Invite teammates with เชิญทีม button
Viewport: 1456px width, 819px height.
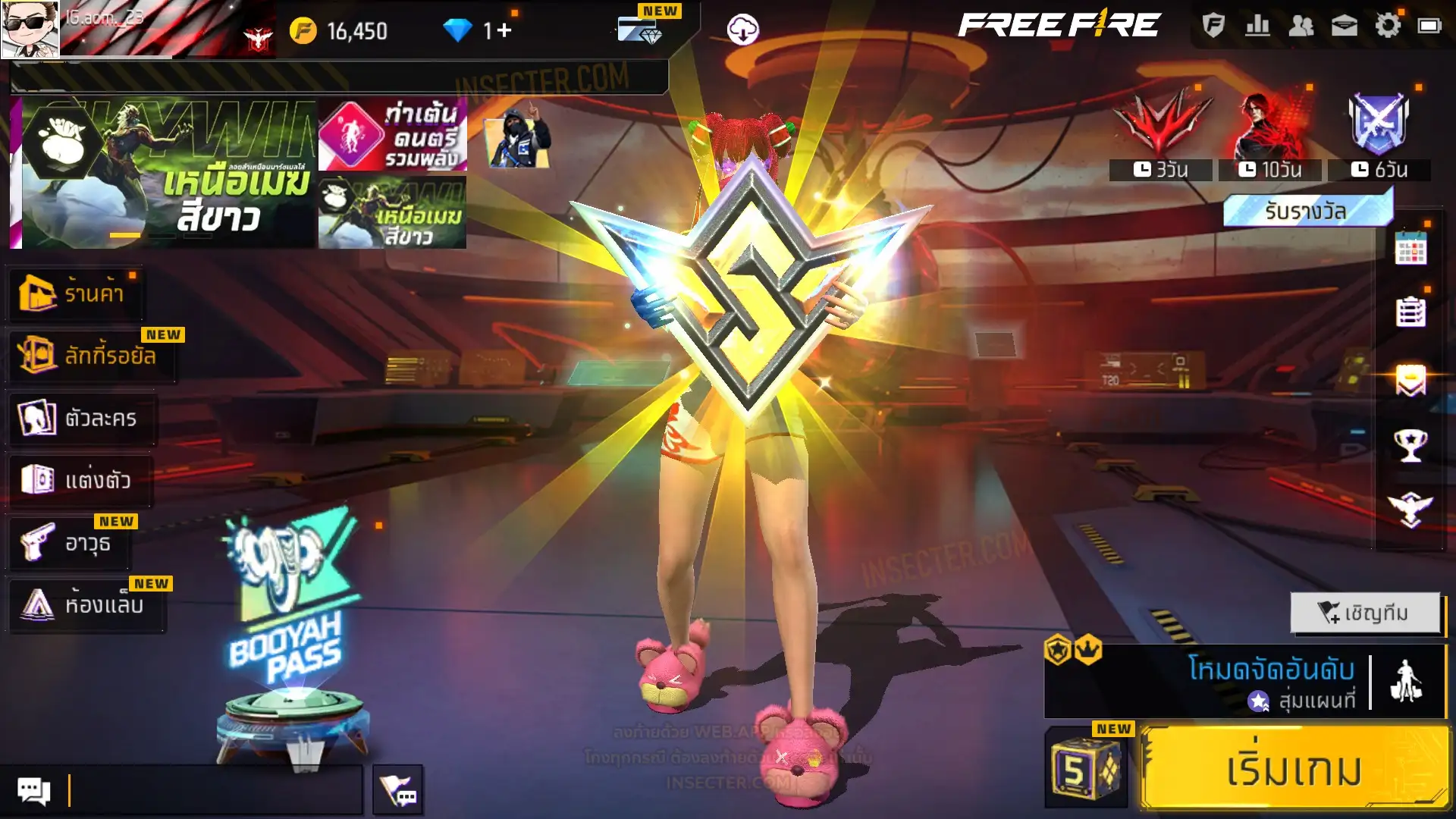(x=1364, y=613)
